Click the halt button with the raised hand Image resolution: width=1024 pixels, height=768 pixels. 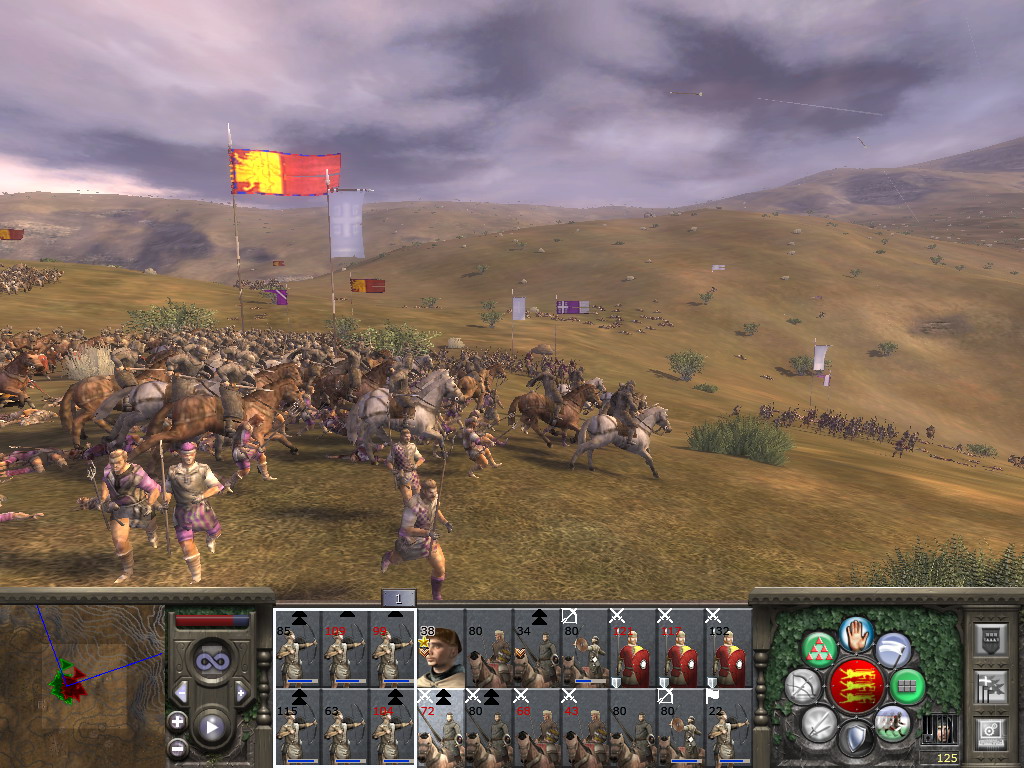pyautogui.click(x=856, y=633)
